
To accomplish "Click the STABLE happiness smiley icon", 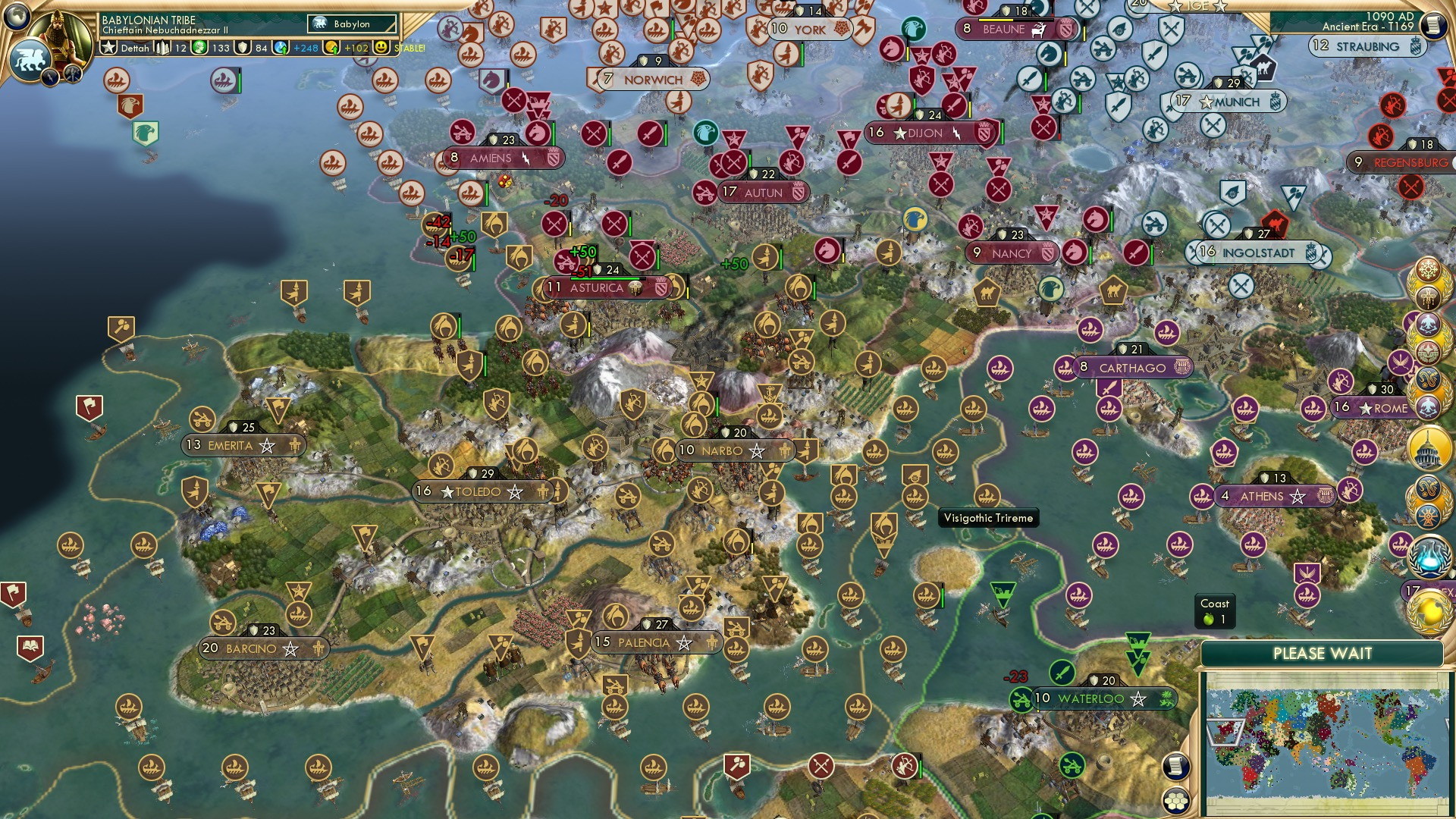I will [379, 47].
